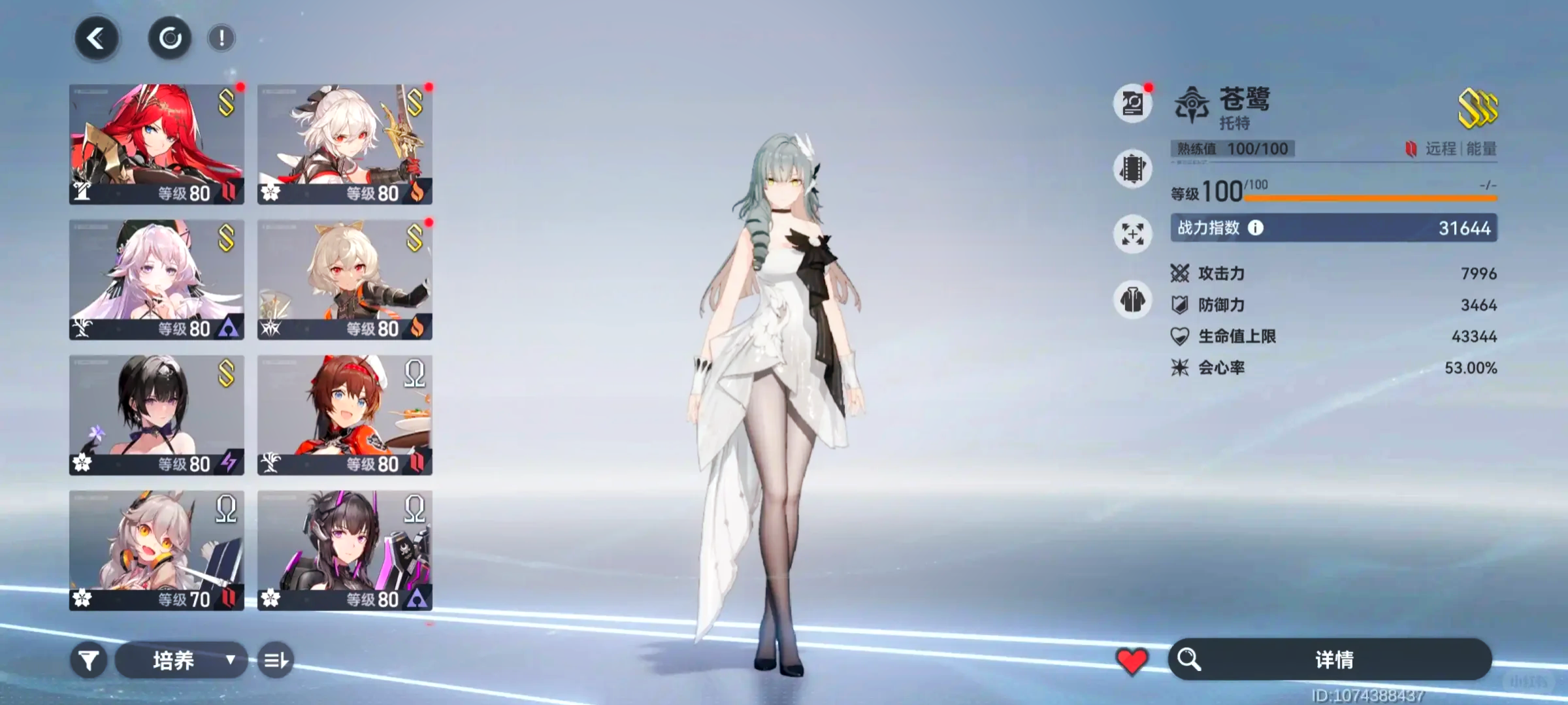Pick the dark-haired character with purple mech
Screen dimensions: 1568x705
345,550
